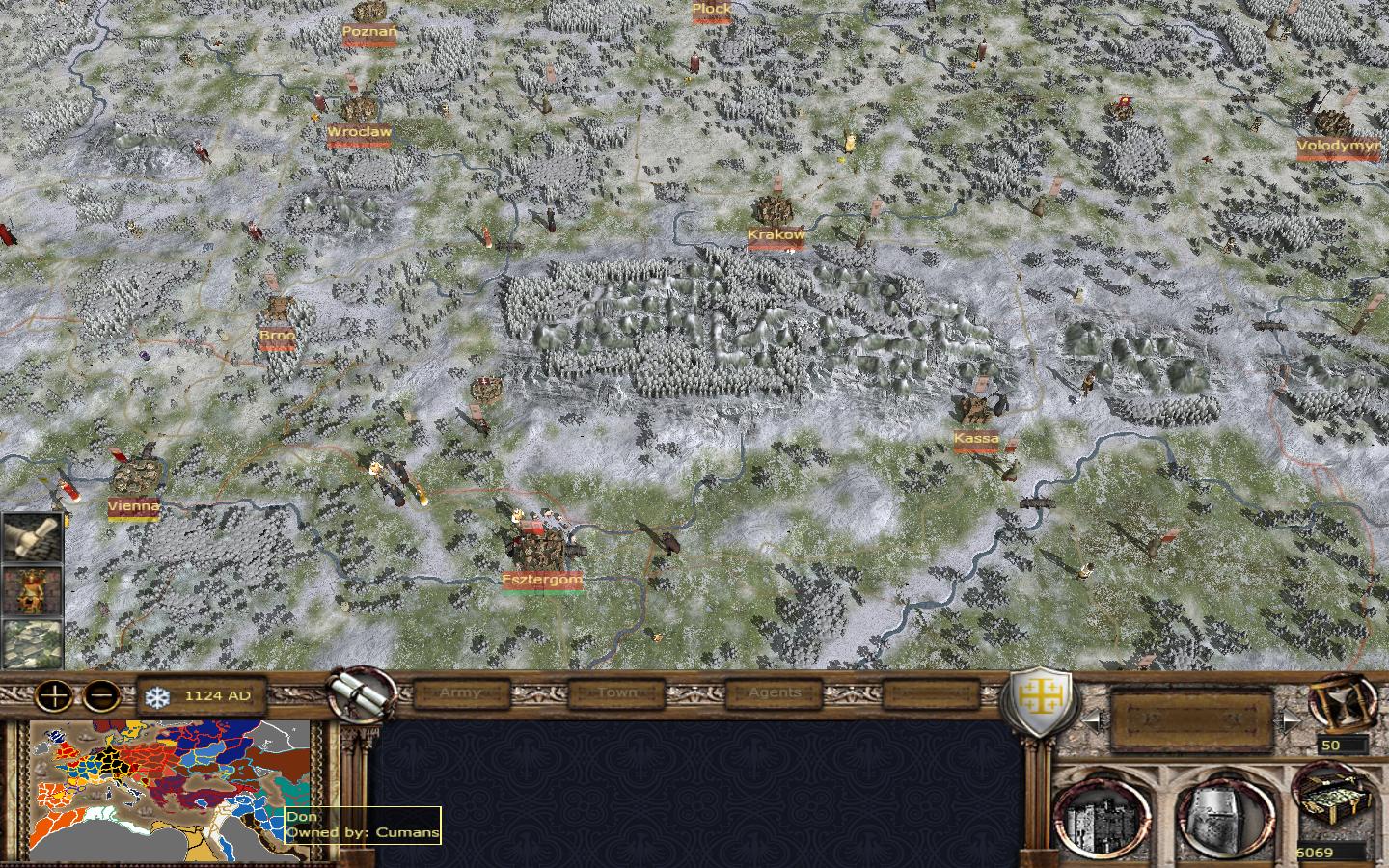Switch to the Agents tab

(x=775, y=692)
